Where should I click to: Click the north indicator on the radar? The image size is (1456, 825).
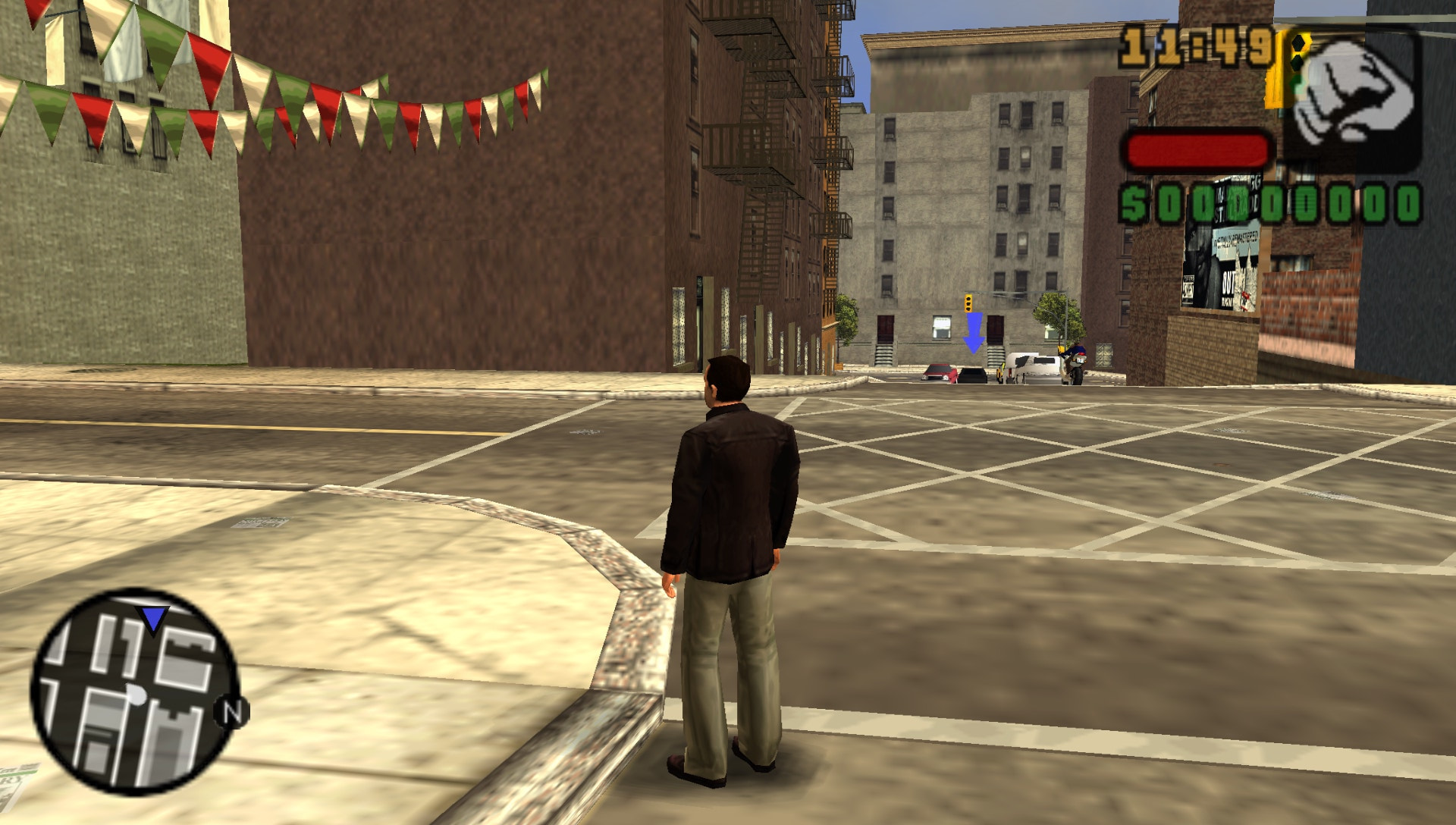231,713
